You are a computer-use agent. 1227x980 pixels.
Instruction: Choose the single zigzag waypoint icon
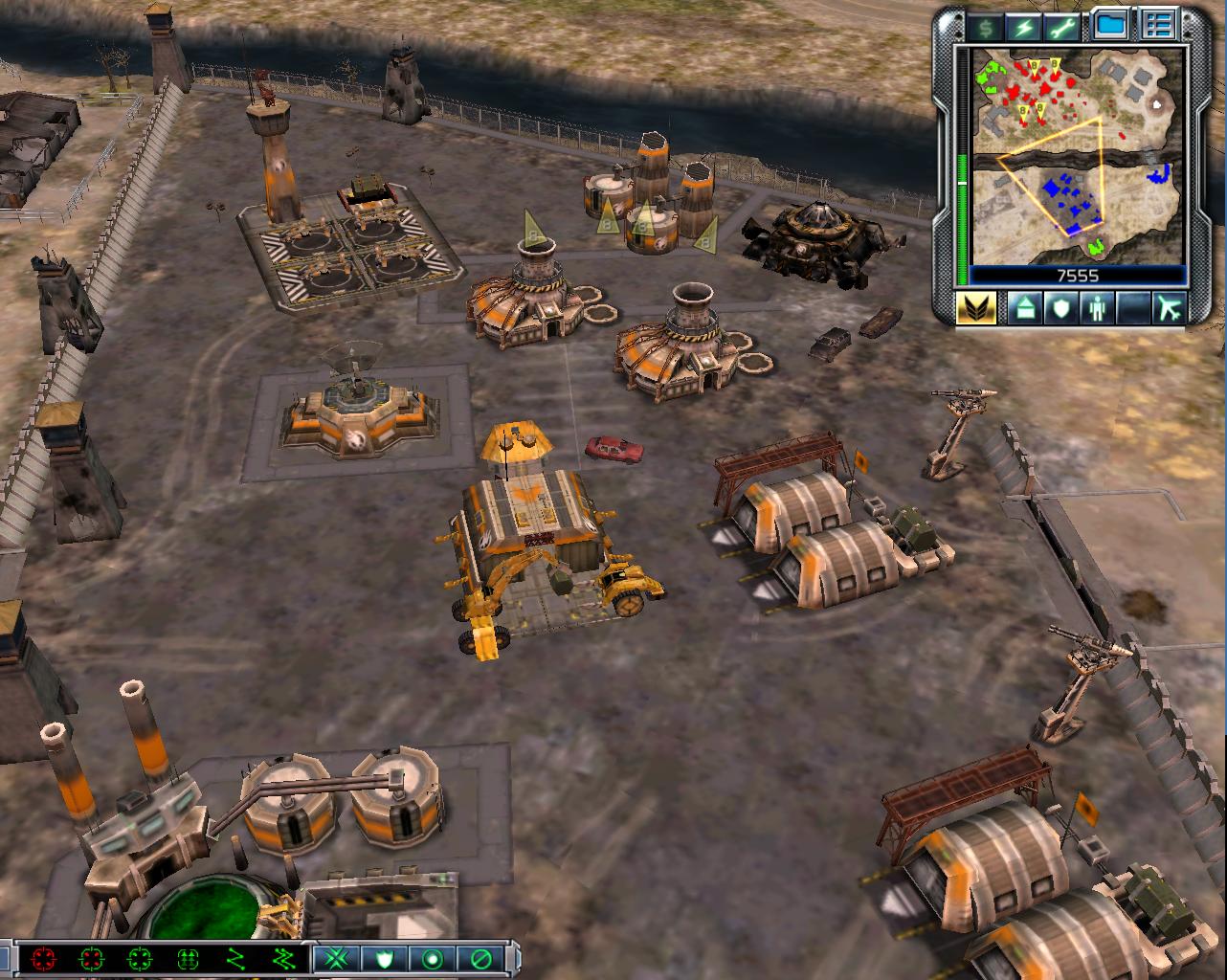point(235,958)
